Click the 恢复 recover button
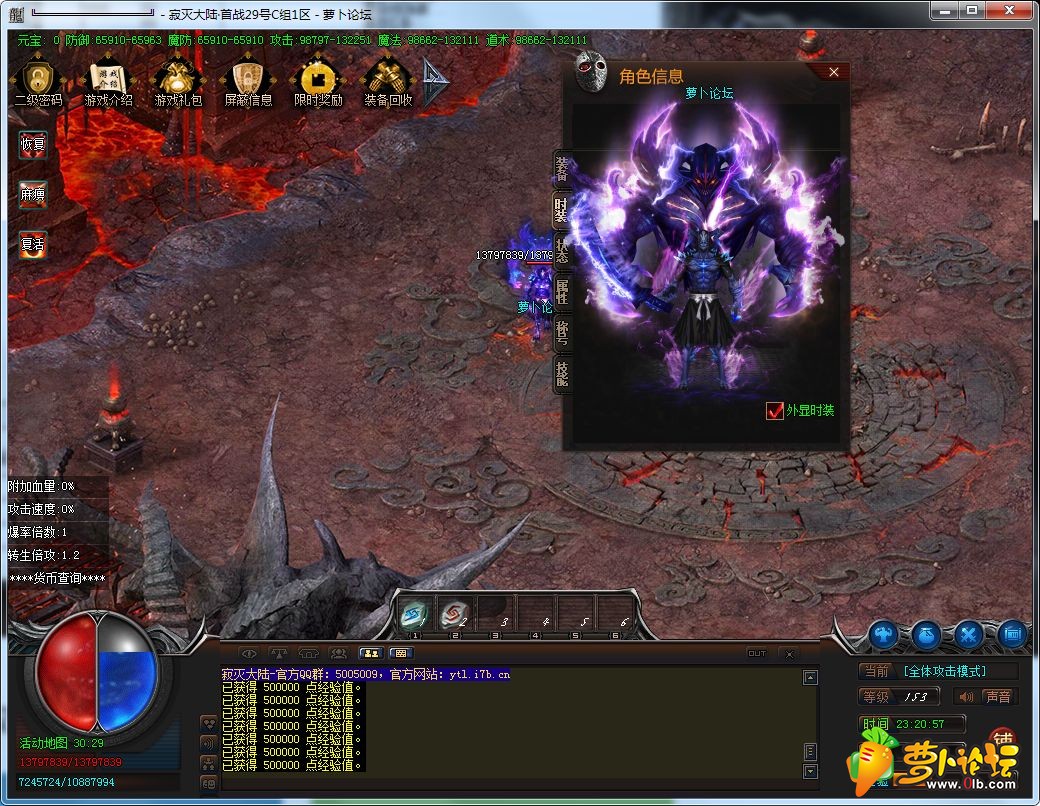The image size is (1040, 806). [x=33, y=144]
